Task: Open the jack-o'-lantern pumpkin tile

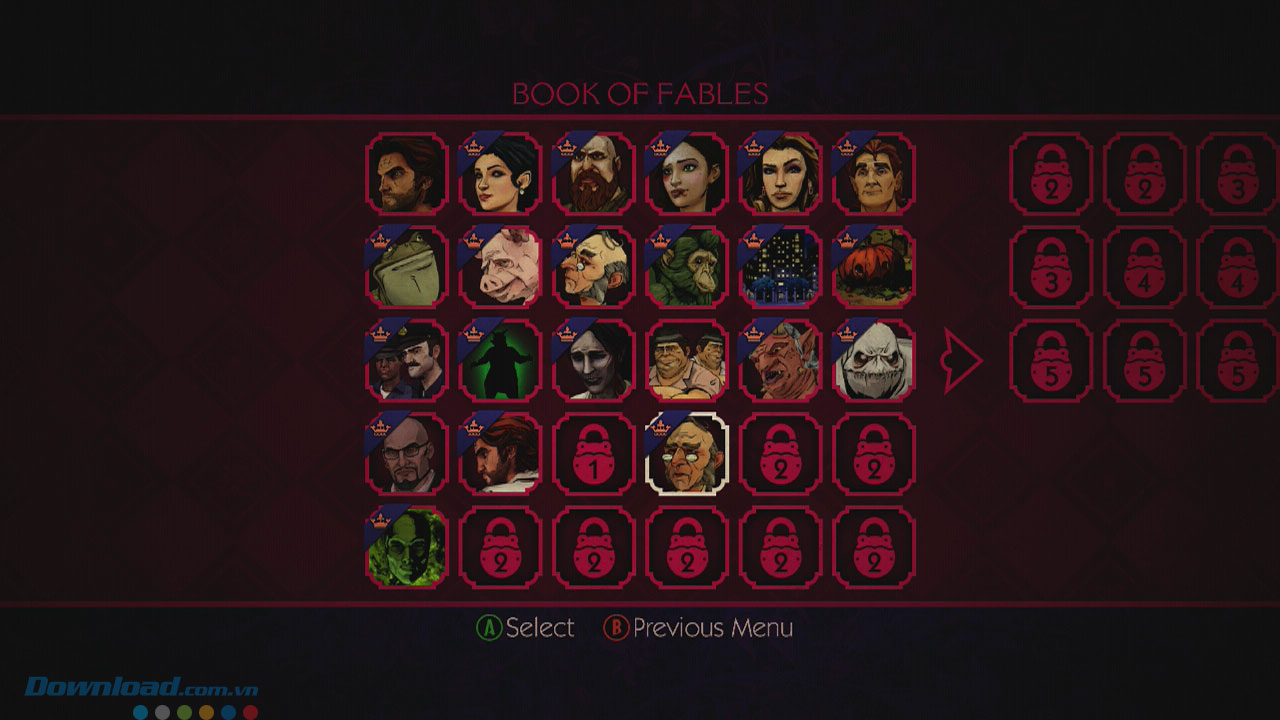Action: 874,267
